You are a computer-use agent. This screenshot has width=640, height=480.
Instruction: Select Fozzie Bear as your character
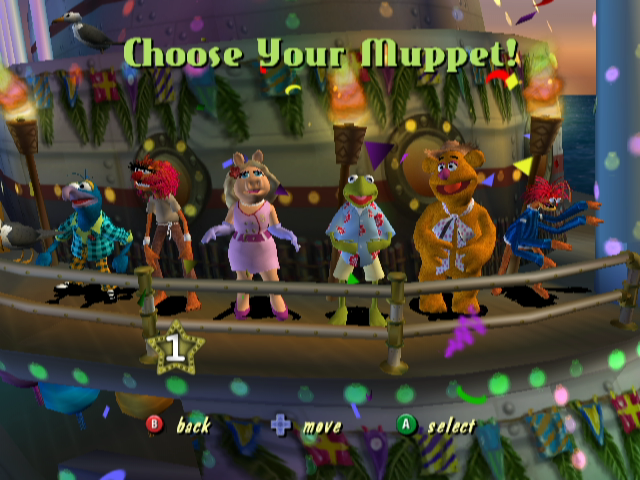click(455, 225)
